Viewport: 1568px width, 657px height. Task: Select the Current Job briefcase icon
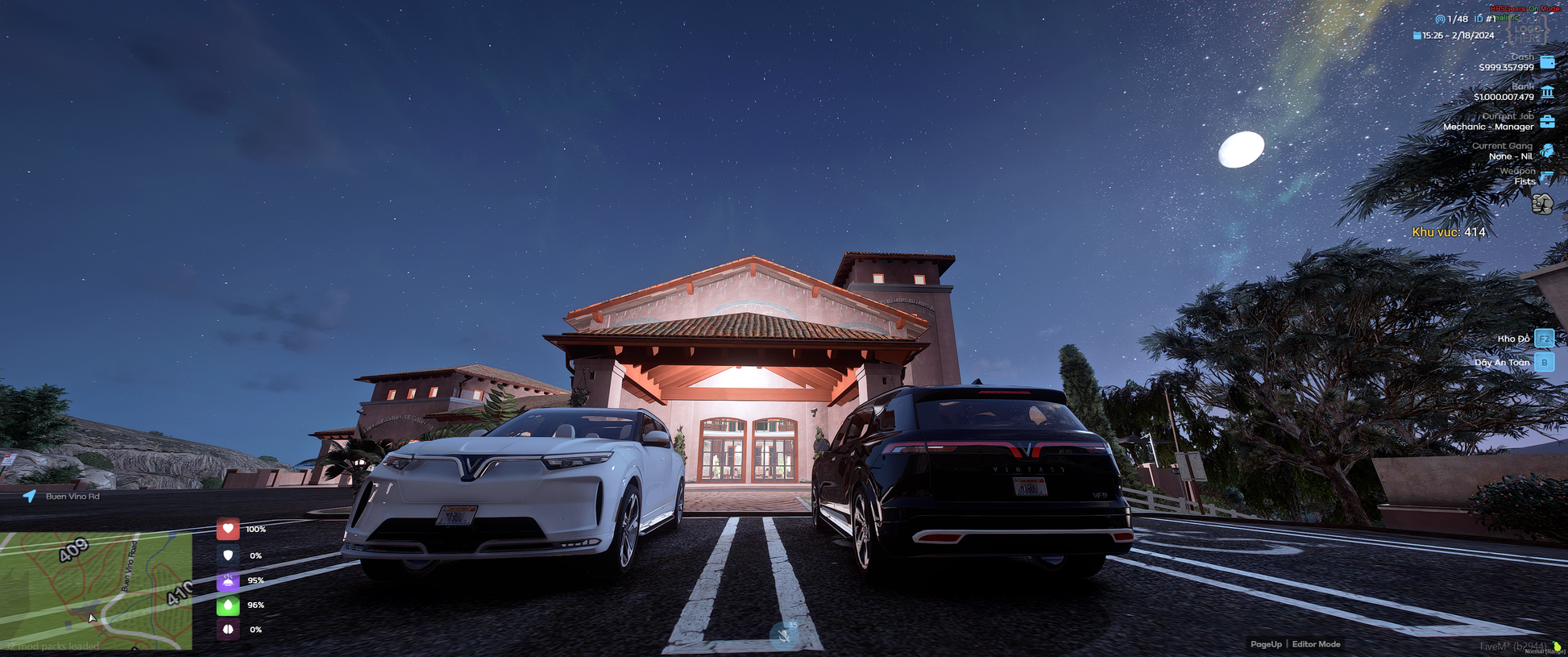pyautogui.click(x=1547, y=122)
